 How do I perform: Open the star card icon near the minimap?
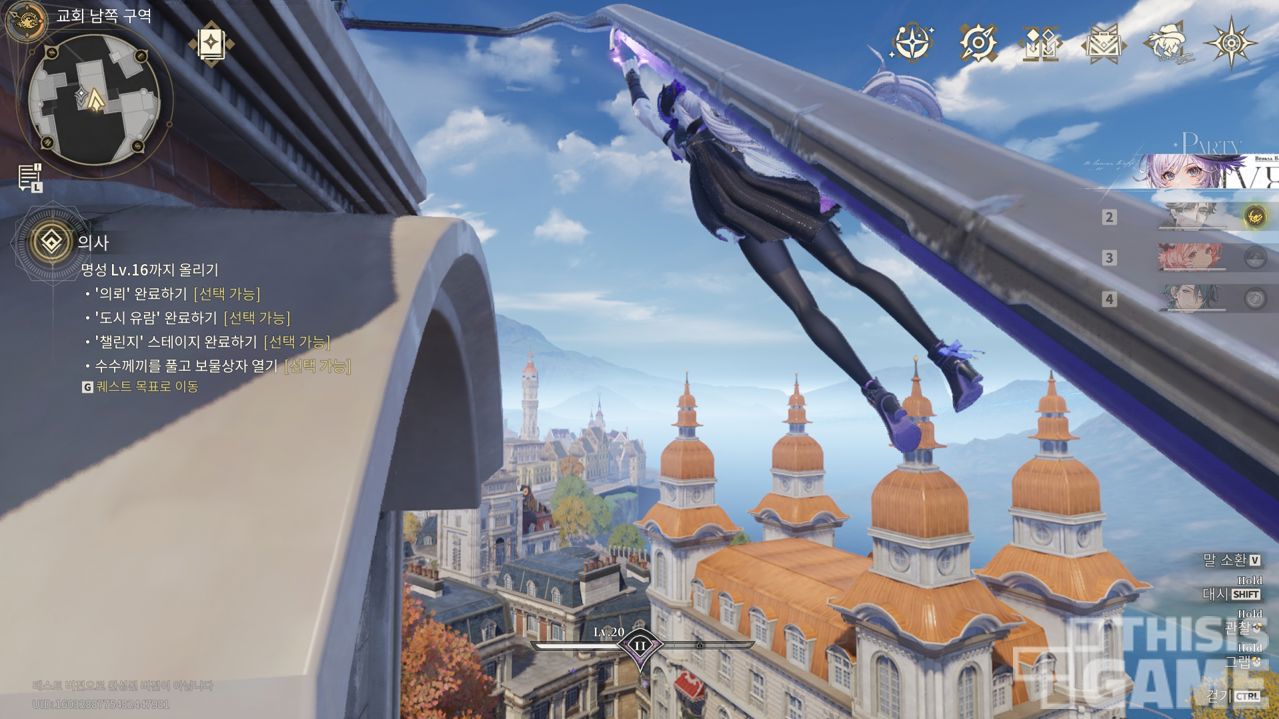coord(212,42)
